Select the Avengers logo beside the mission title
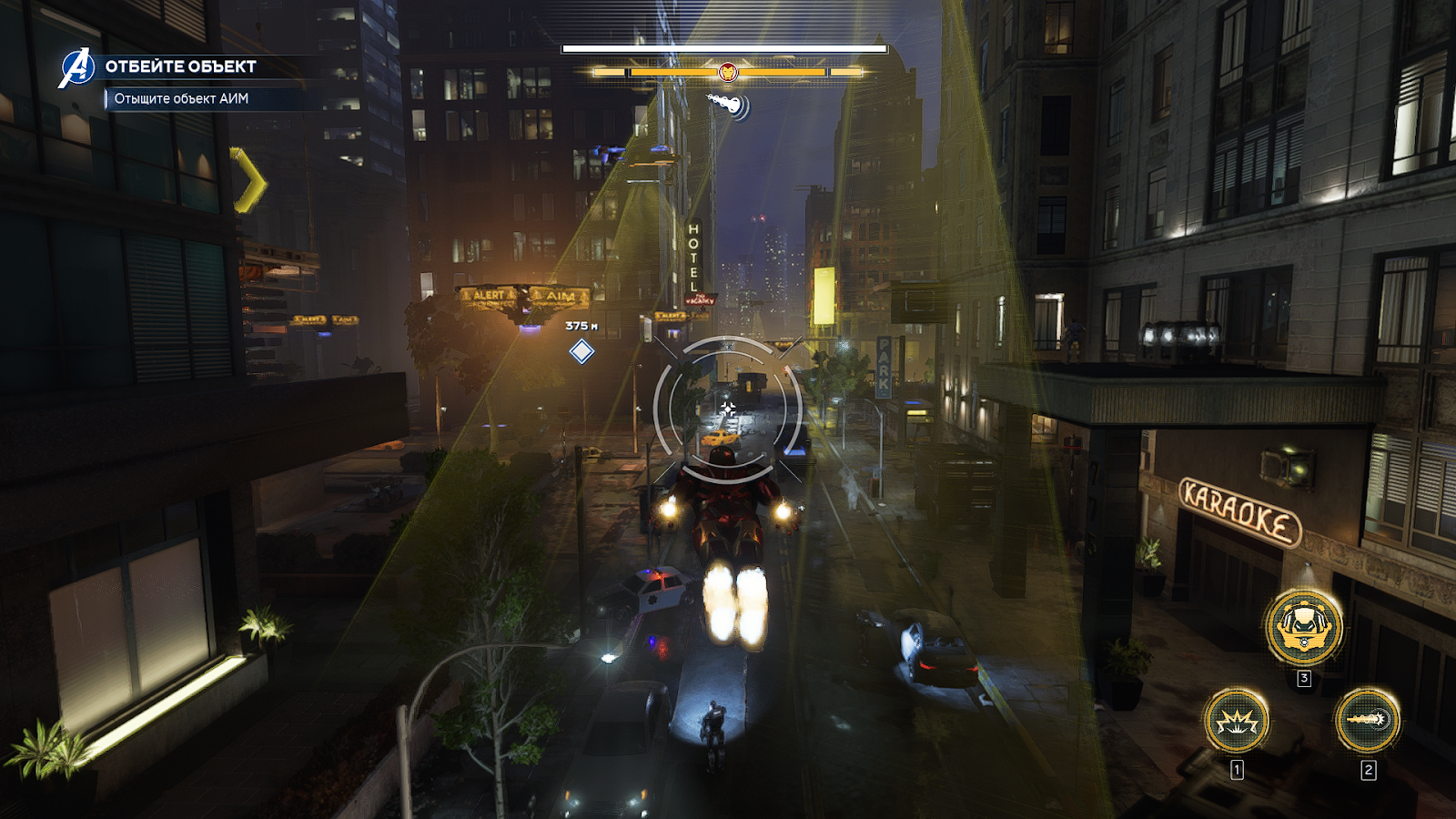Image resolution: width=1456 pixels, height=819 pixels. pos(76,68)
